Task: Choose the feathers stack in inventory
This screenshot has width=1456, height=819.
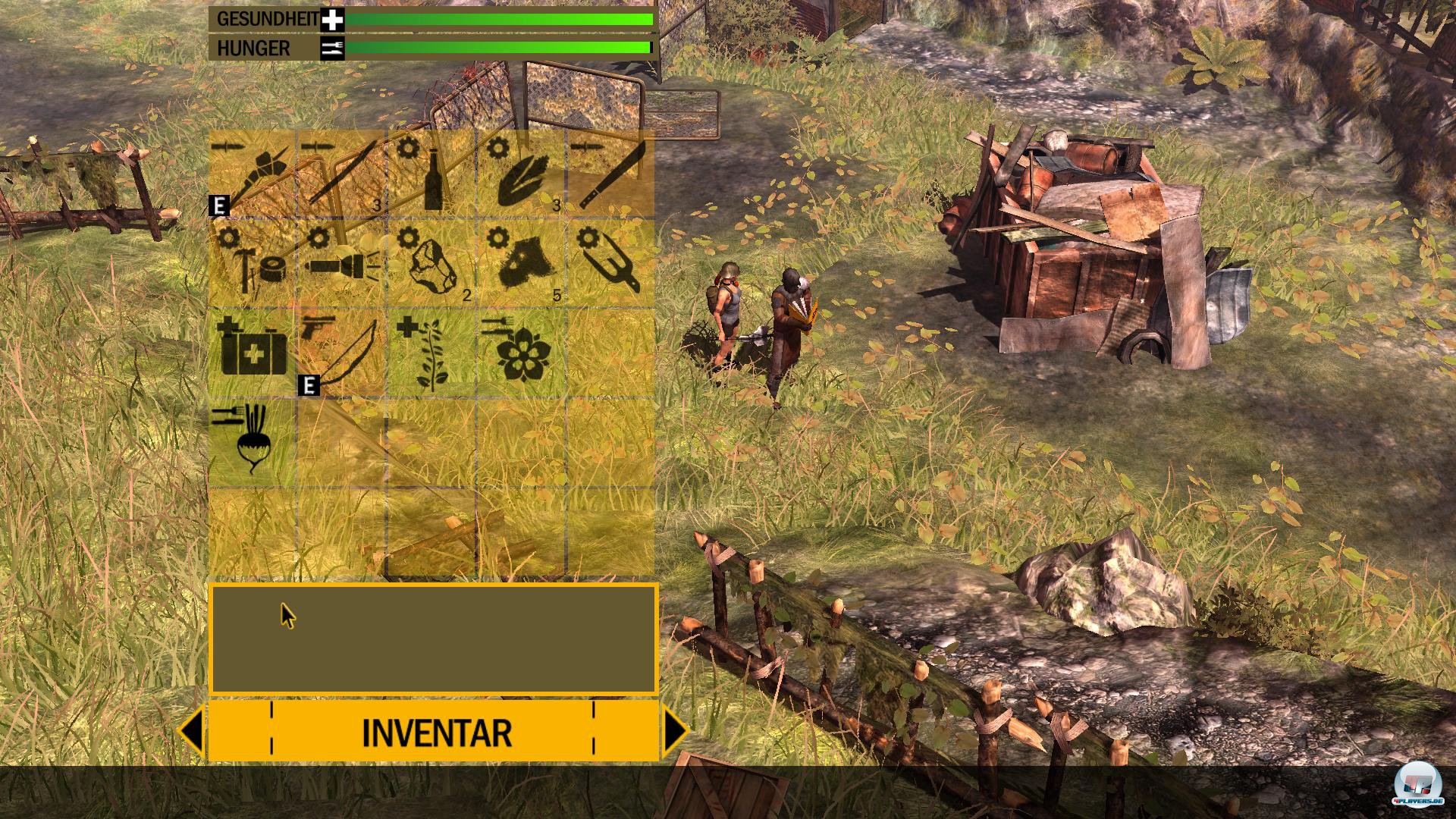Action: point(521,174)
